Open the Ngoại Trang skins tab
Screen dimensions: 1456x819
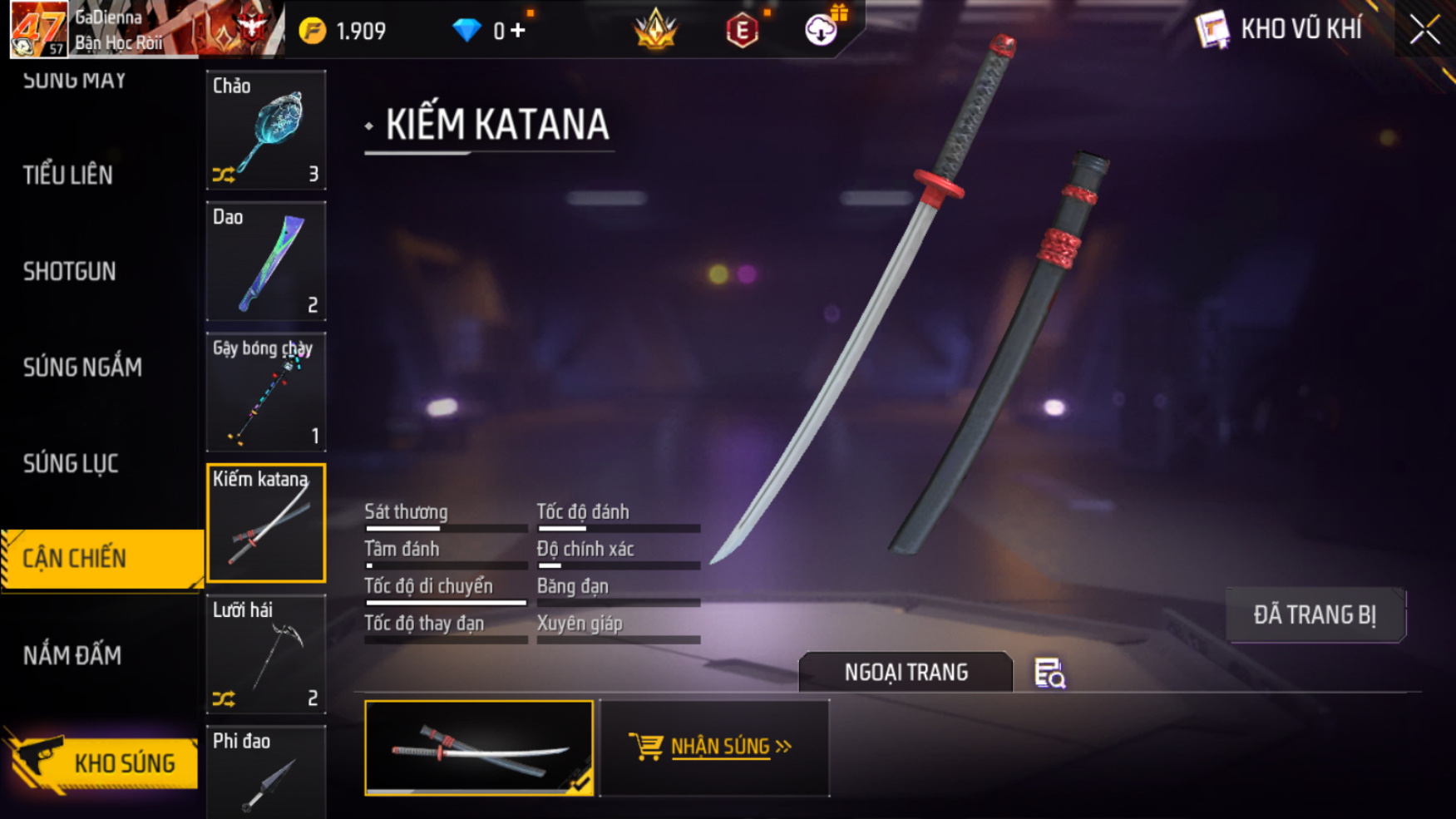point(906,672)
